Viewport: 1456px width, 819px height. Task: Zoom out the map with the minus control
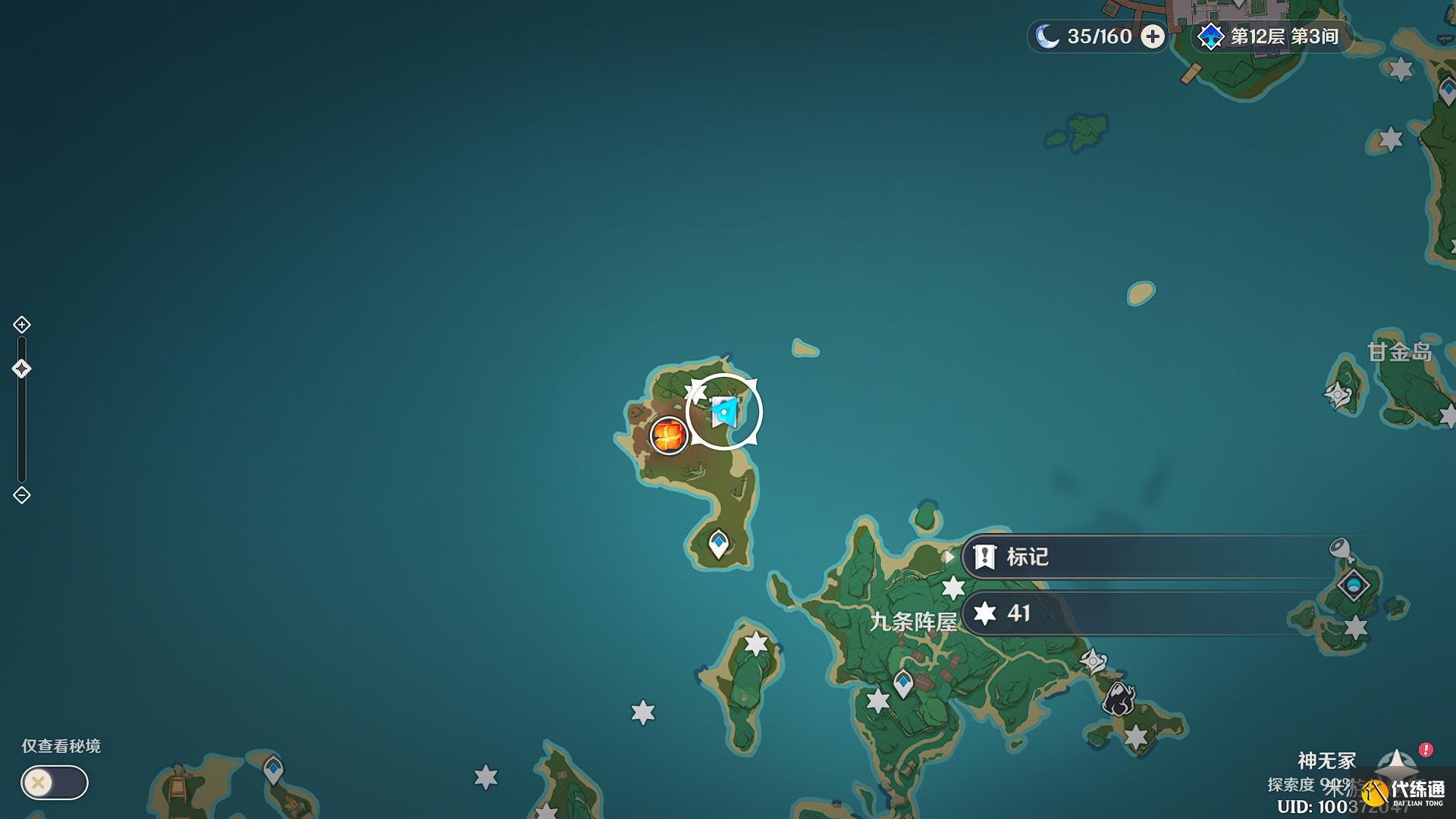(21, 495)
